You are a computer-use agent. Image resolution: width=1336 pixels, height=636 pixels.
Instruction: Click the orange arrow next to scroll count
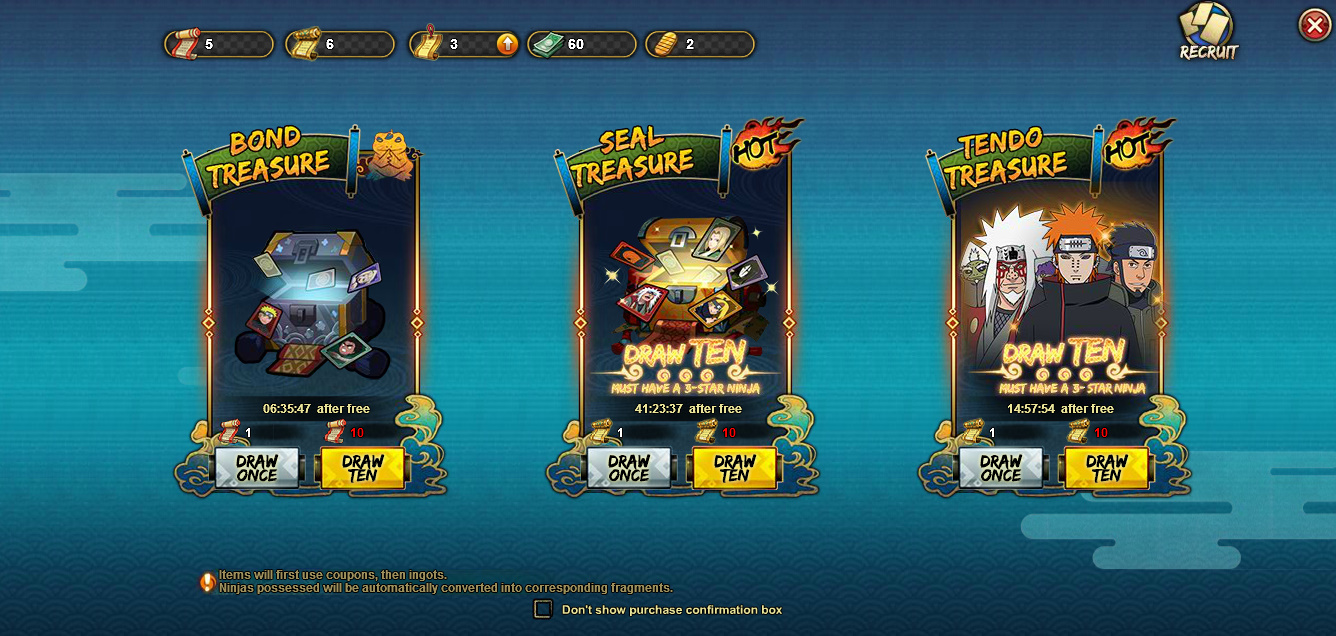[x=507, y=44]
